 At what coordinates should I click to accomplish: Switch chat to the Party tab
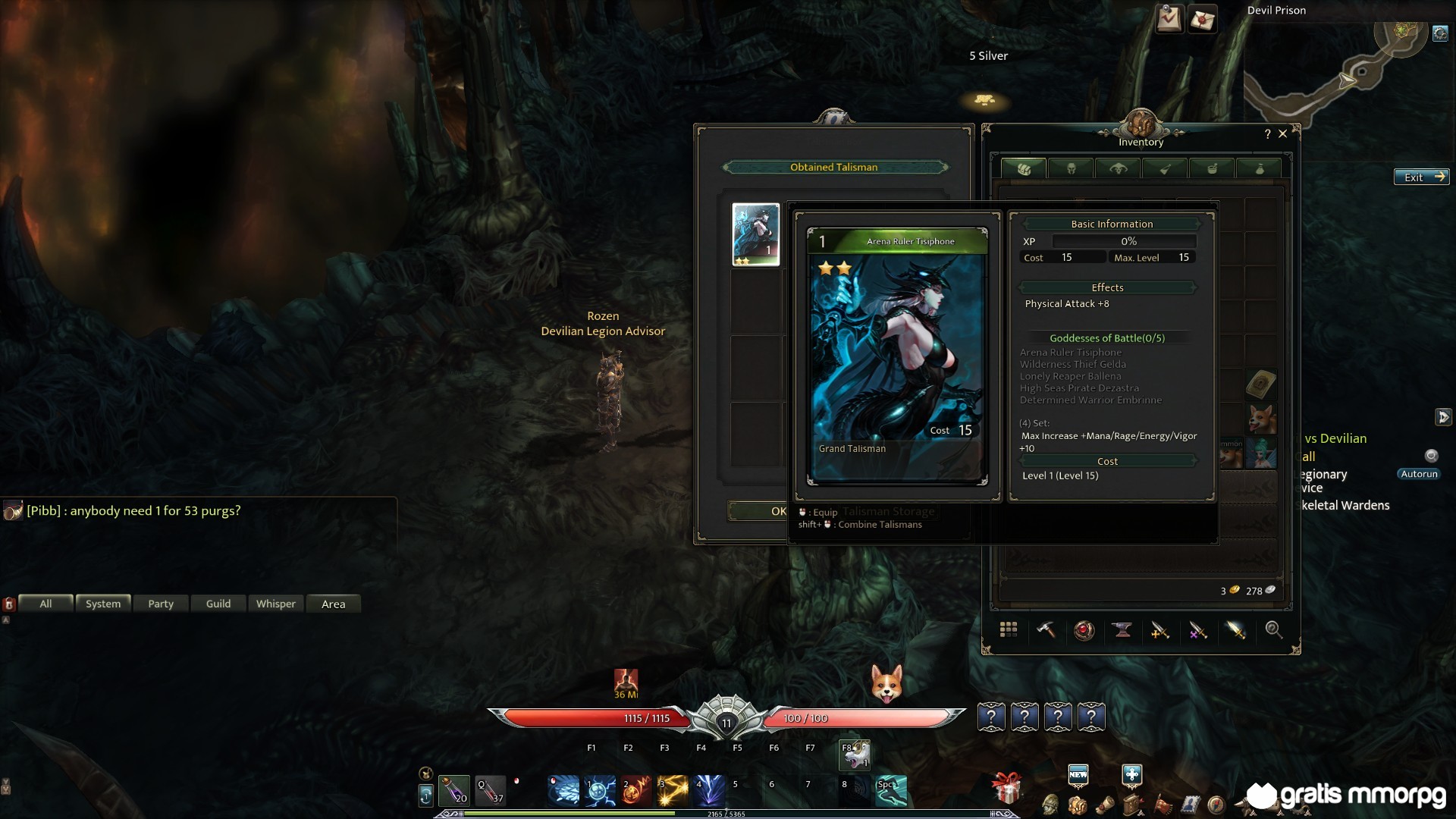pyautogui.click(x=161, y=604)
